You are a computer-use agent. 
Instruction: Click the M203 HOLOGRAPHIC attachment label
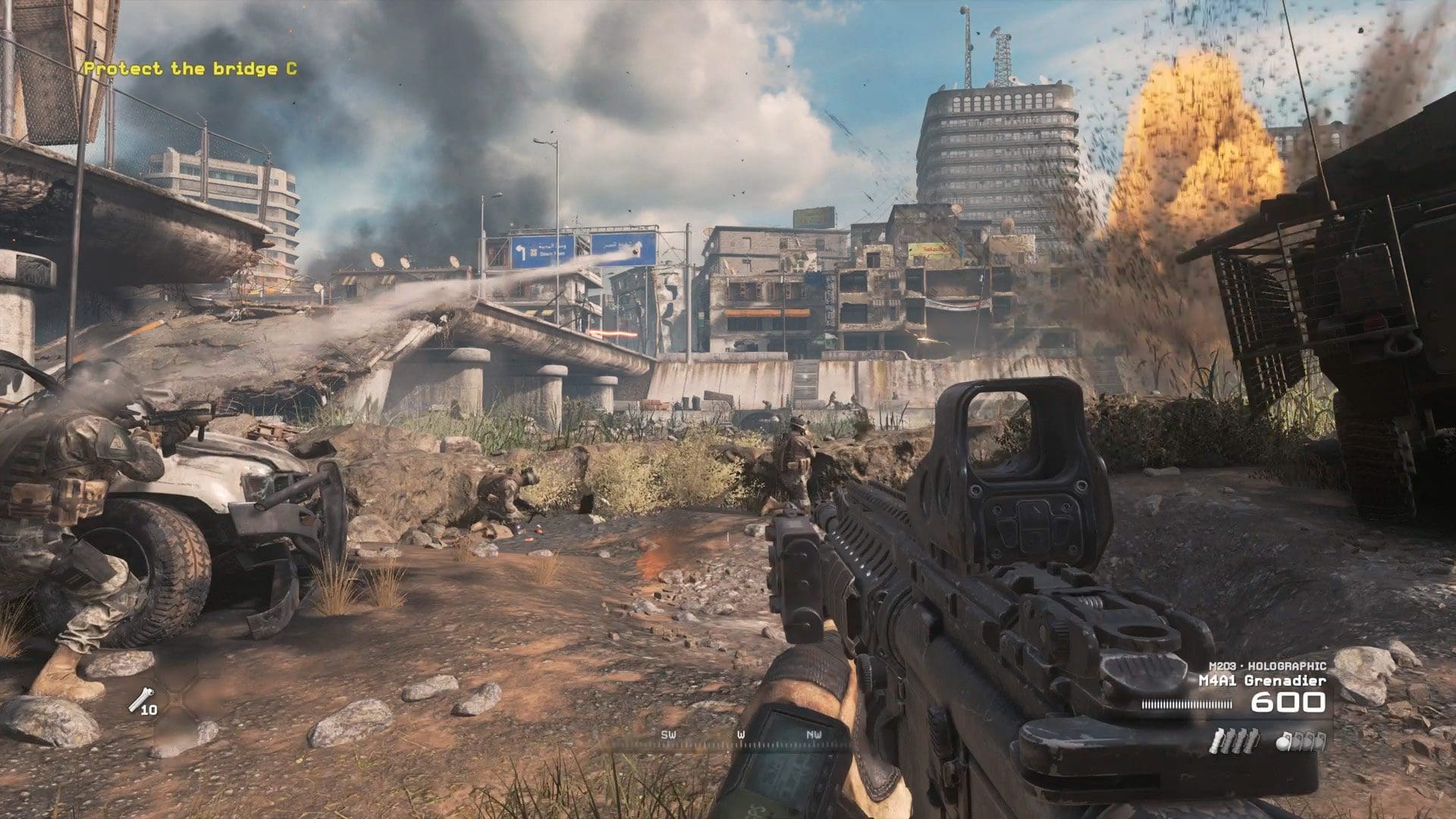point(1267,666)
